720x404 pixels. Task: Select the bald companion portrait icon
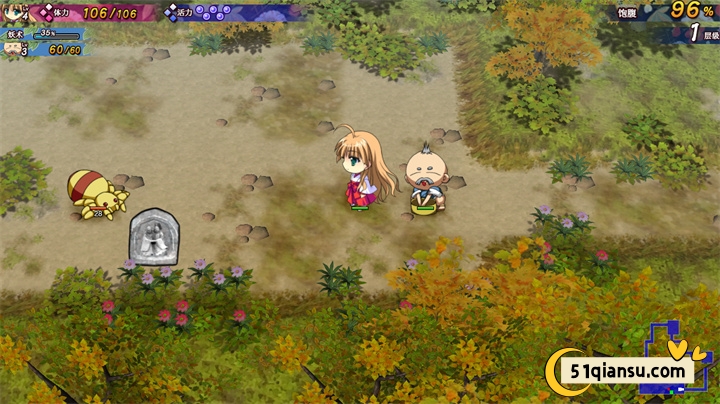[14, 49]
